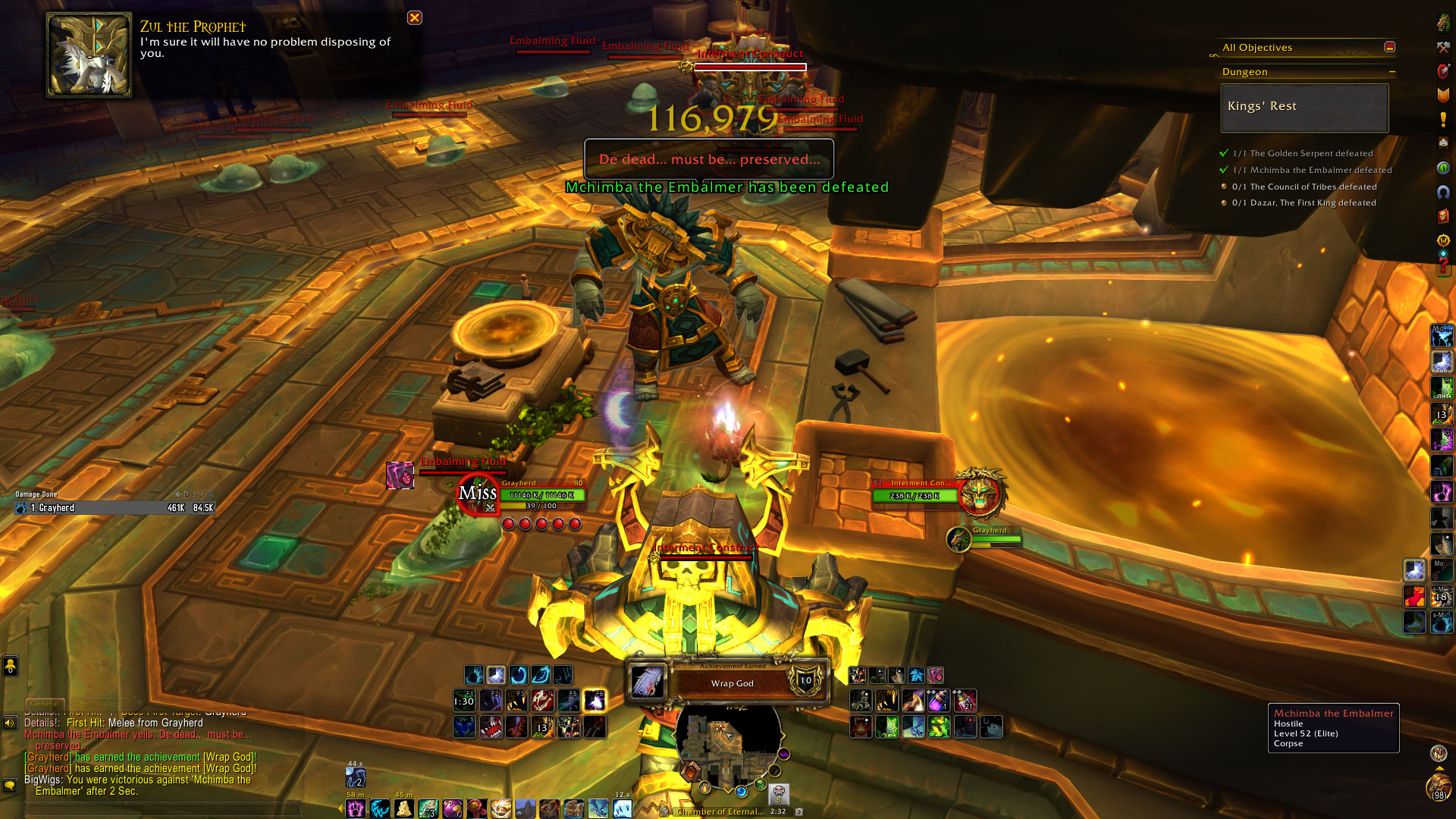Close the Zul the Prophet talking head

pos(414,17)
